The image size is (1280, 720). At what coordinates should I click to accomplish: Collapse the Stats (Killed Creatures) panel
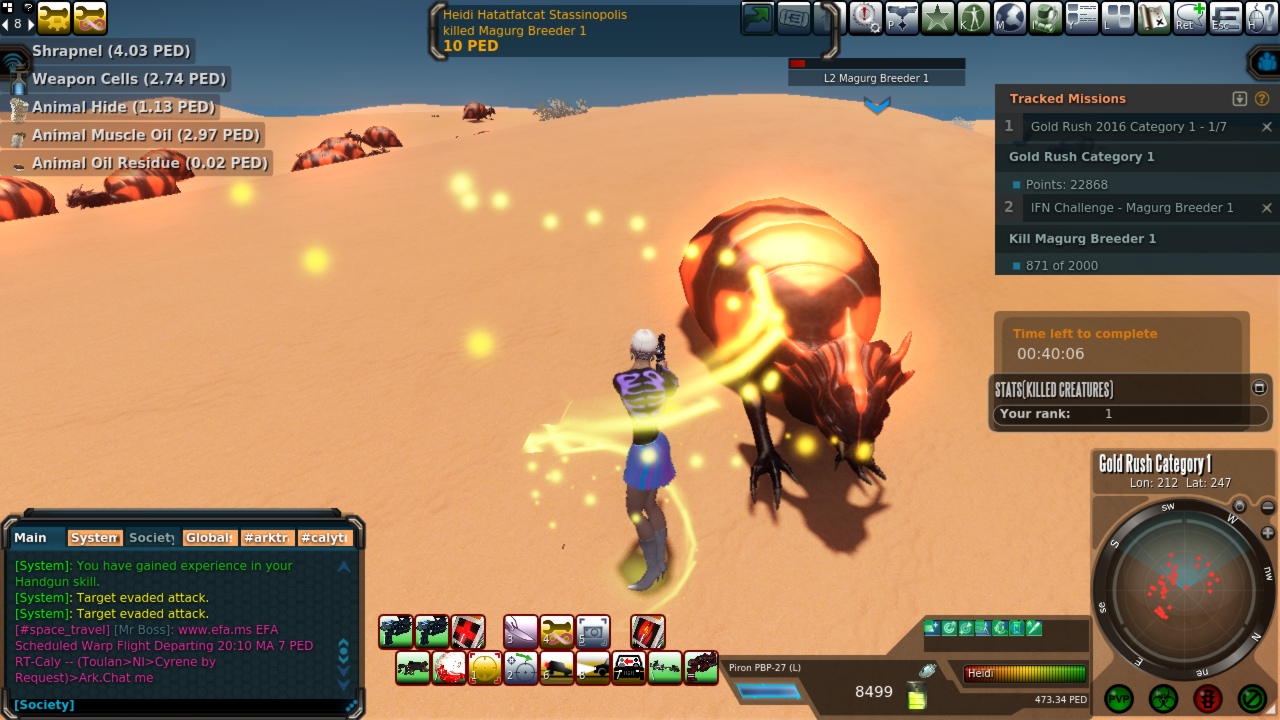click(1259, 388)
